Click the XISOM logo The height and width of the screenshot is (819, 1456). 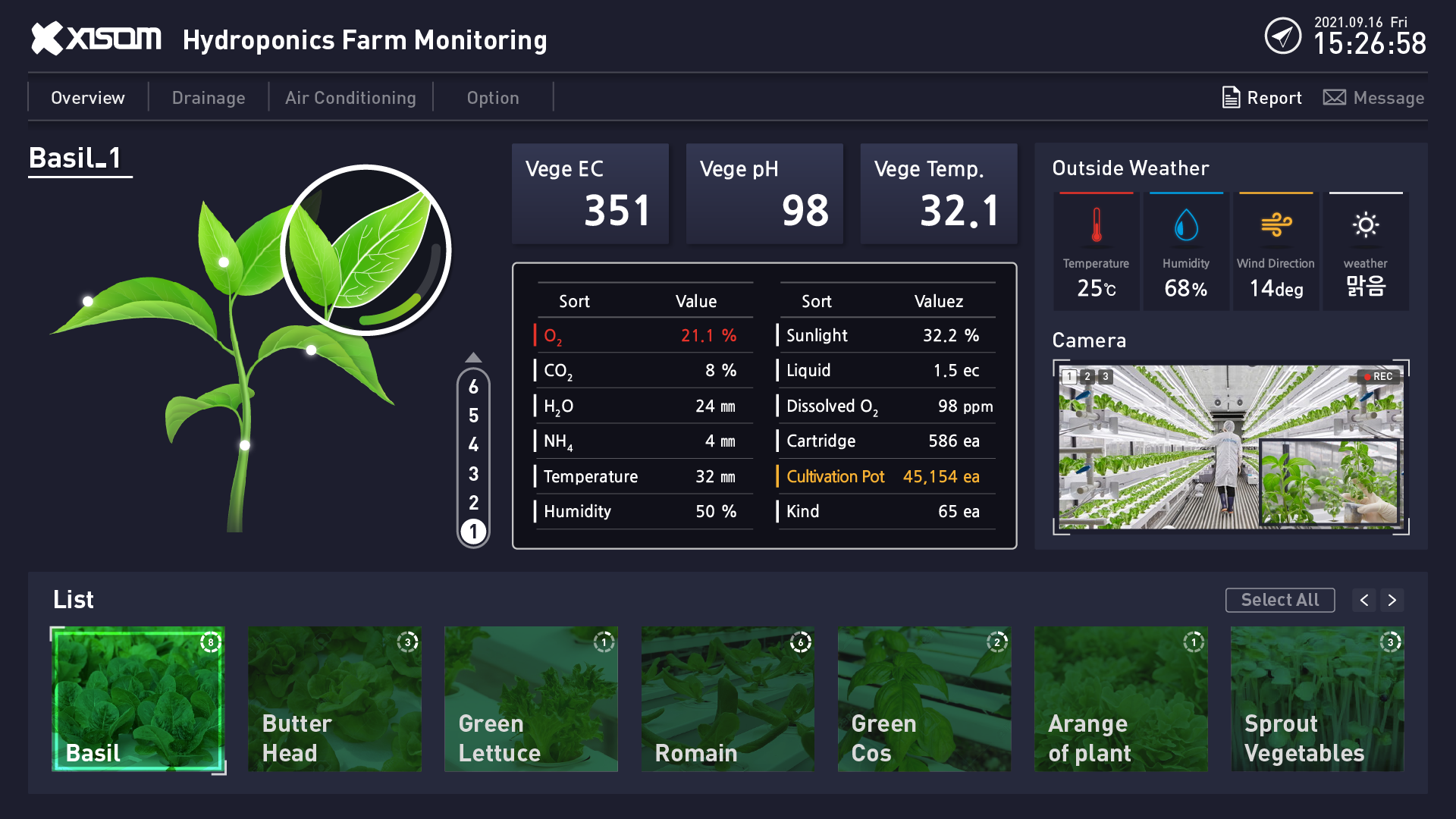(x=95, y=38)
